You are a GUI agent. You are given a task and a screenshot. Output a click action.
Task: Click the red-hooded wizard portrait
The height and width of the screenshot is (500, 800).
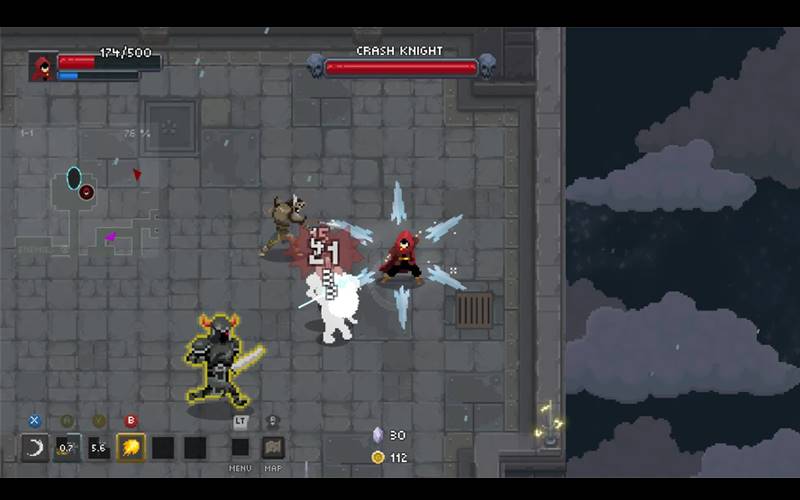pos(43,67)
